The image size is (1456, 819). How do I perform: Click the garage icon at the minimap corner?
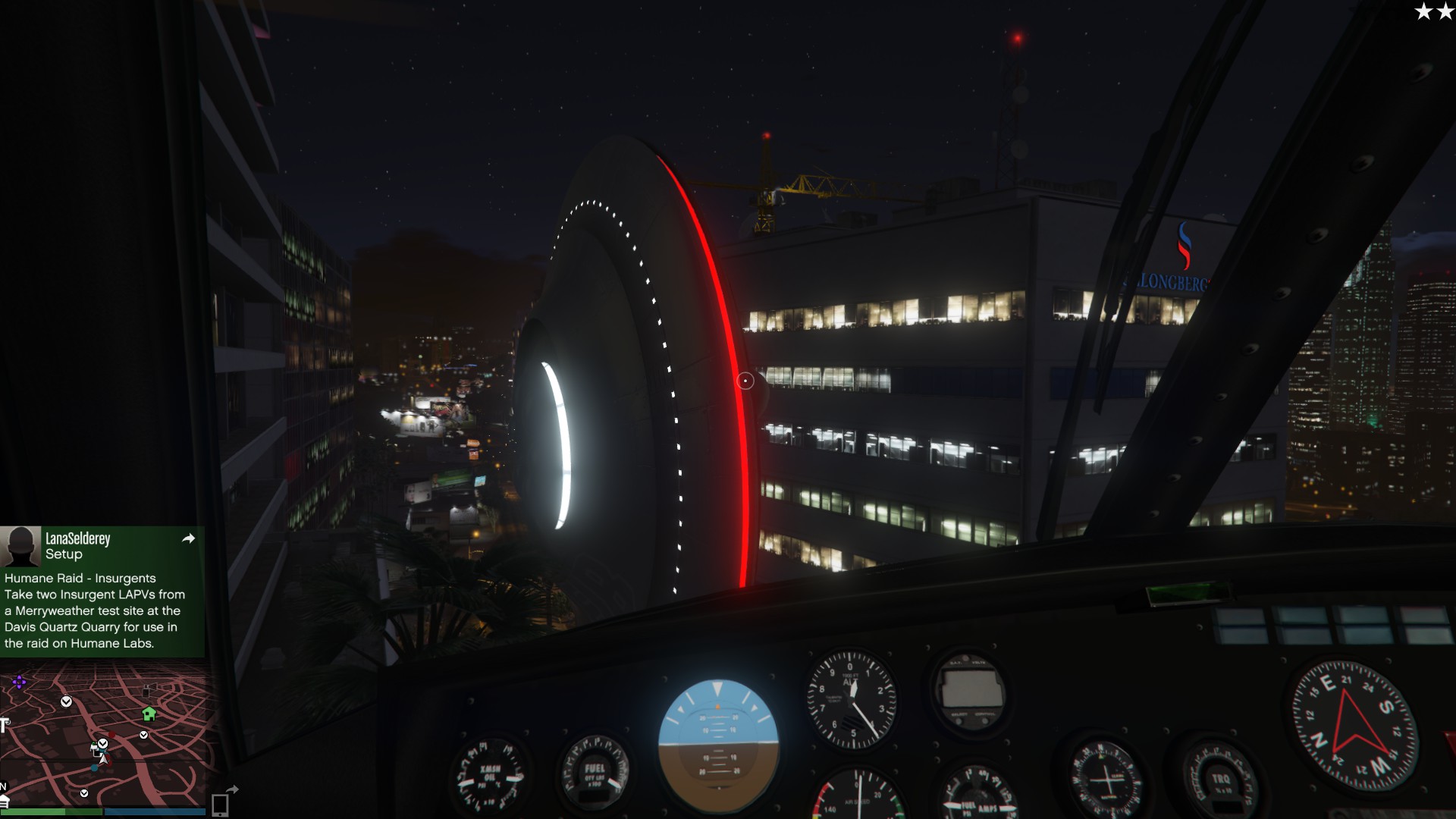coord(4,802)
